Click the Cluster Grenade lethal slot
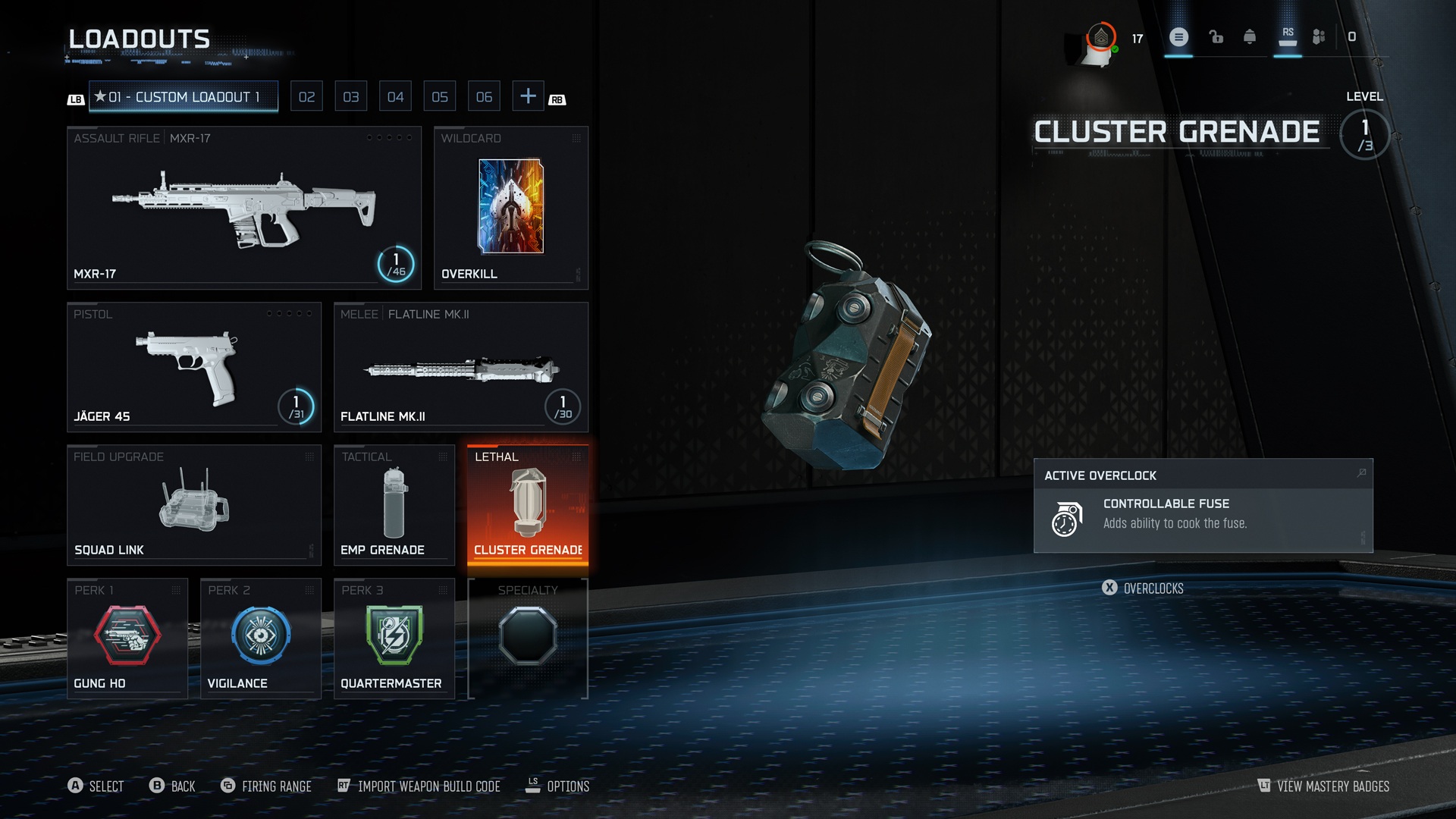 coord(527,504)
